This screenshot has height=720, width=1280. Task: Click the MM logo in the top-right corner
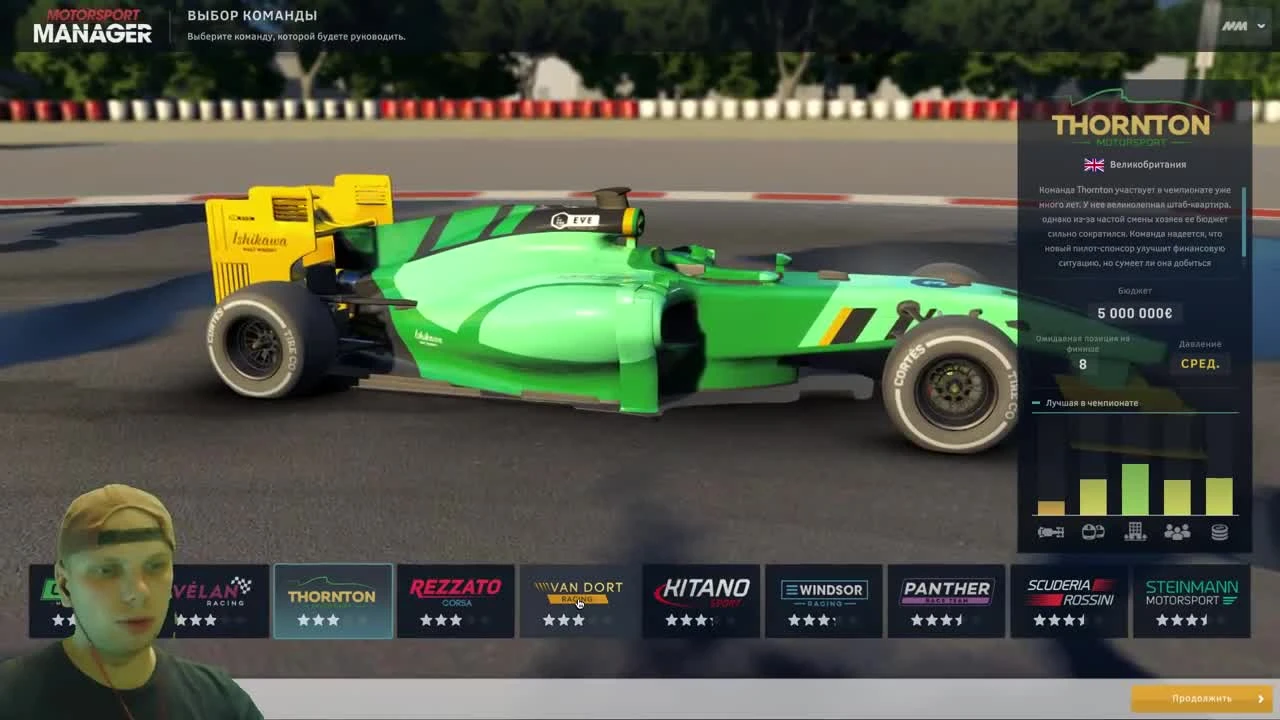[1236, 27]
